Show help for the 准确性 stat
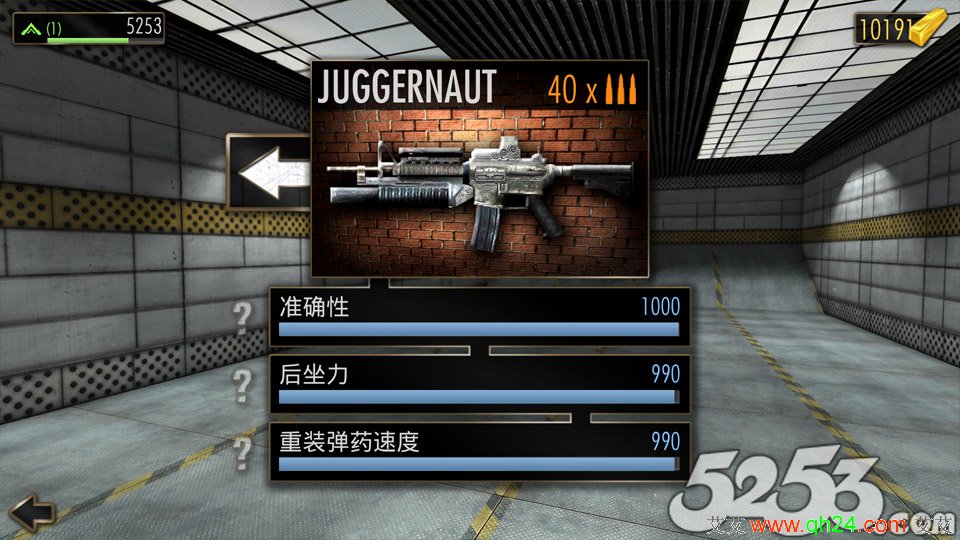This screenshot has width=960, height=540. pos(241,319)
